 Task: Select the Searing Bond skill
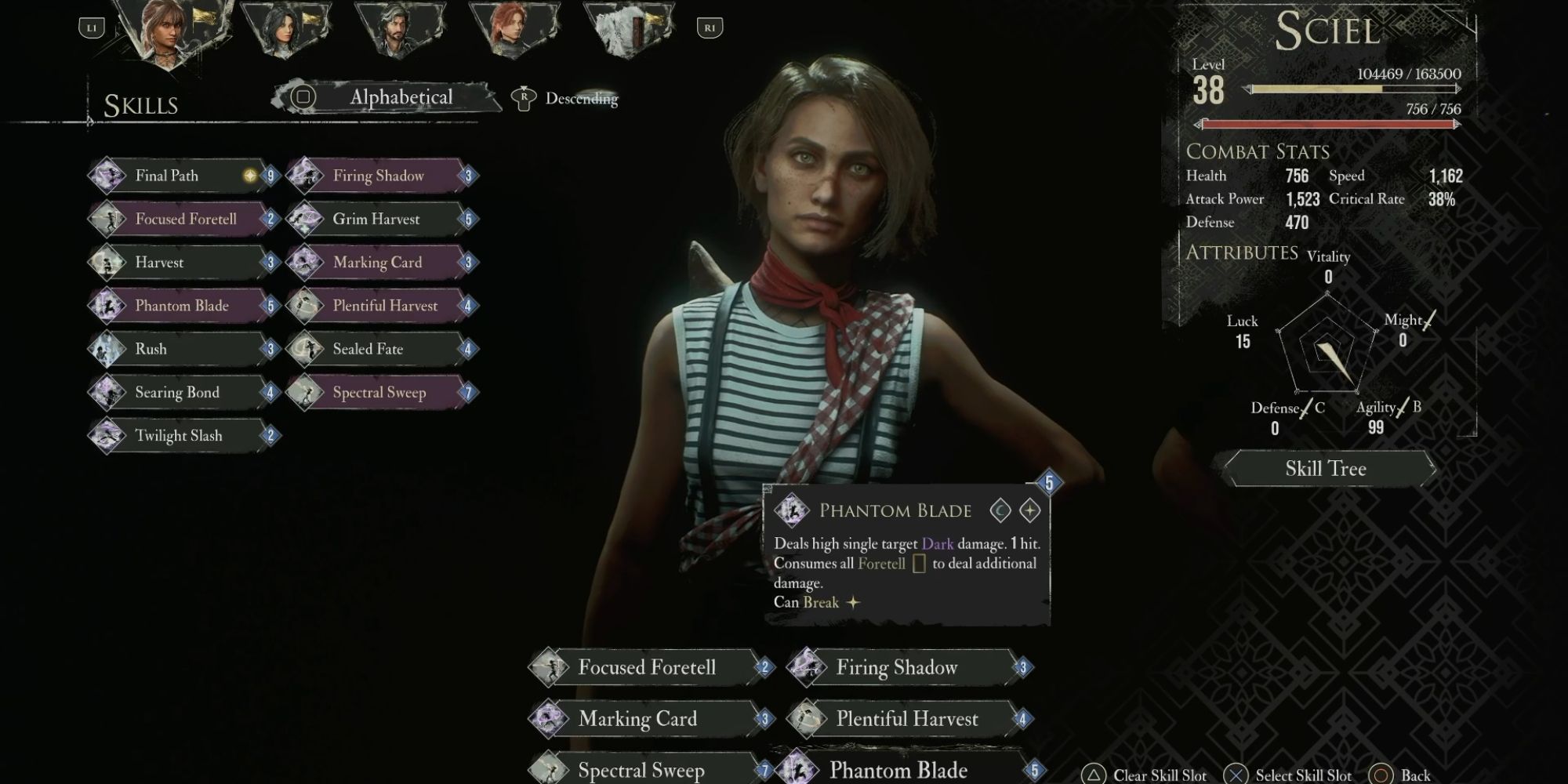coord(184,392)
